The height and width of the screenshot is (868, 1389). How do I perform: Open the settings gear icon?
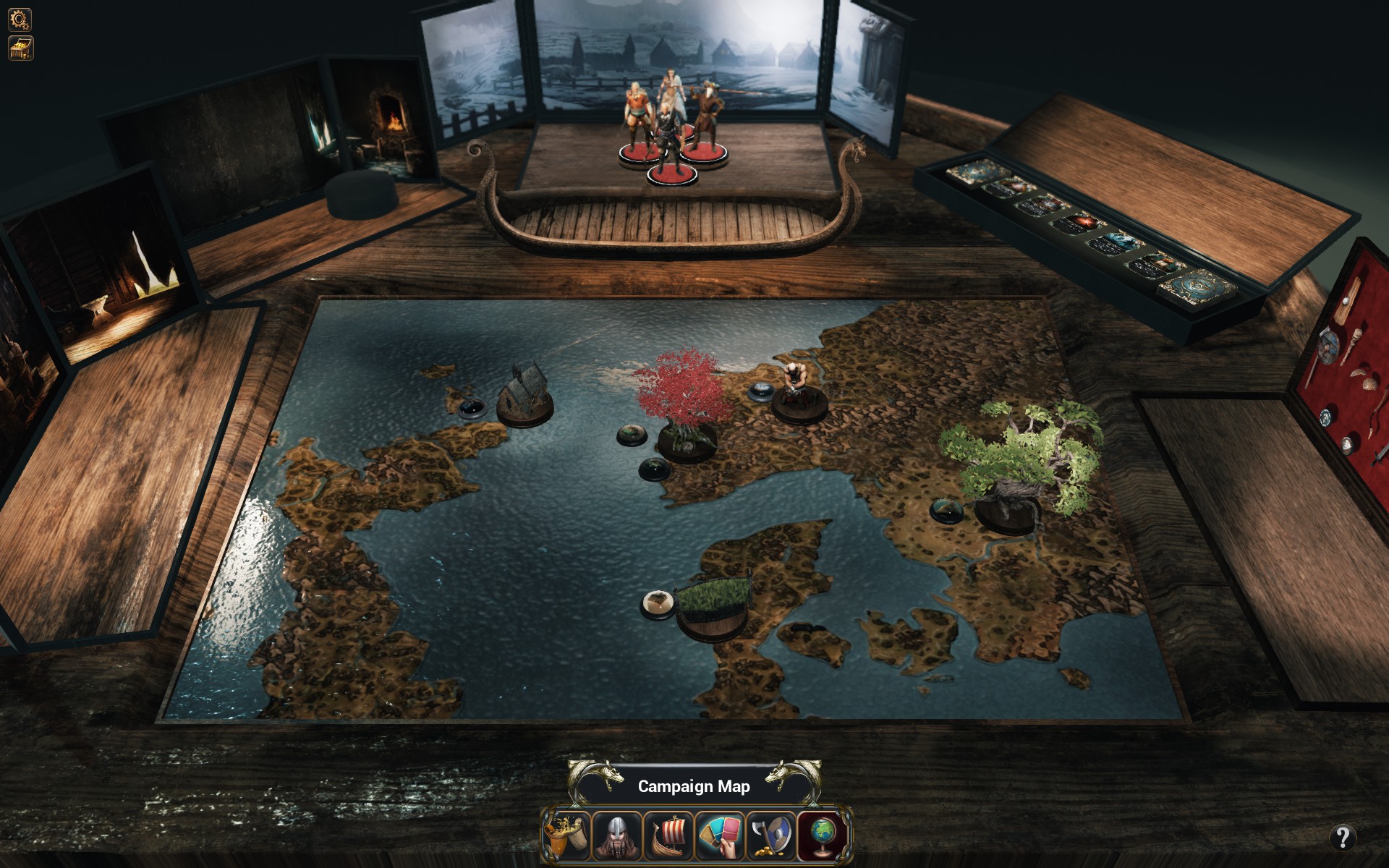[x=20, y=20]
